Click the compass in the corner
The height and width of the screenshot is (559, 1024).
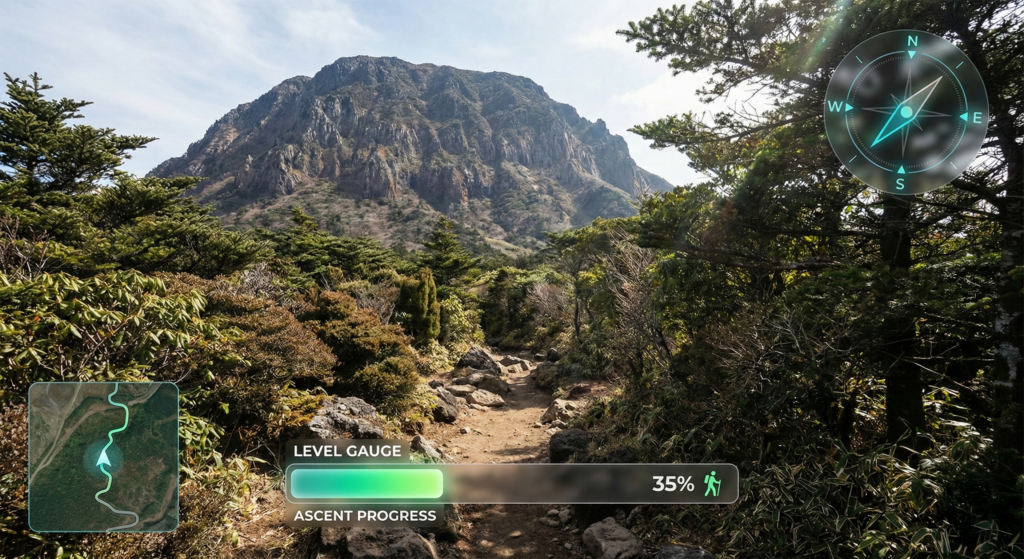(x=905, y=111)
